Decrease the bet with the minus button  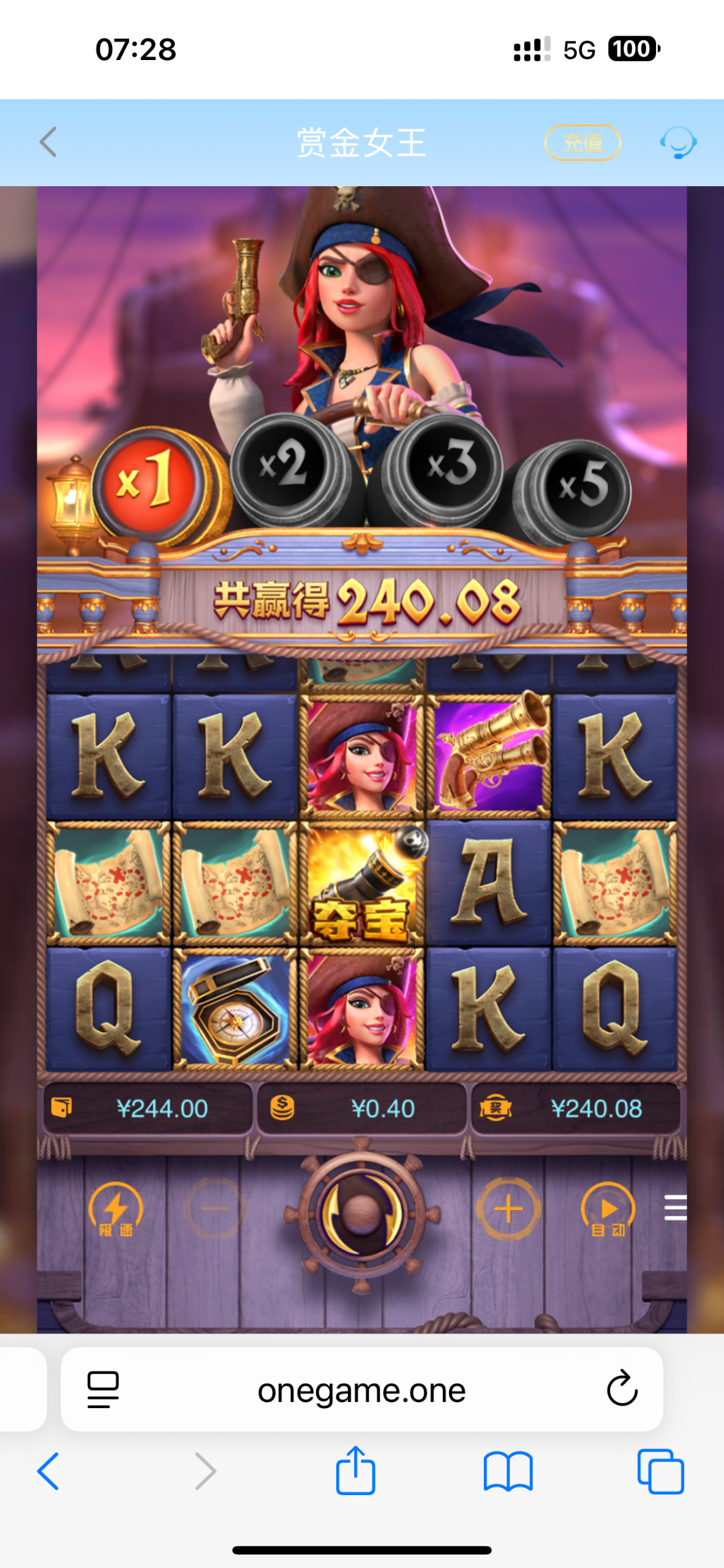[x=215, y=1209]
